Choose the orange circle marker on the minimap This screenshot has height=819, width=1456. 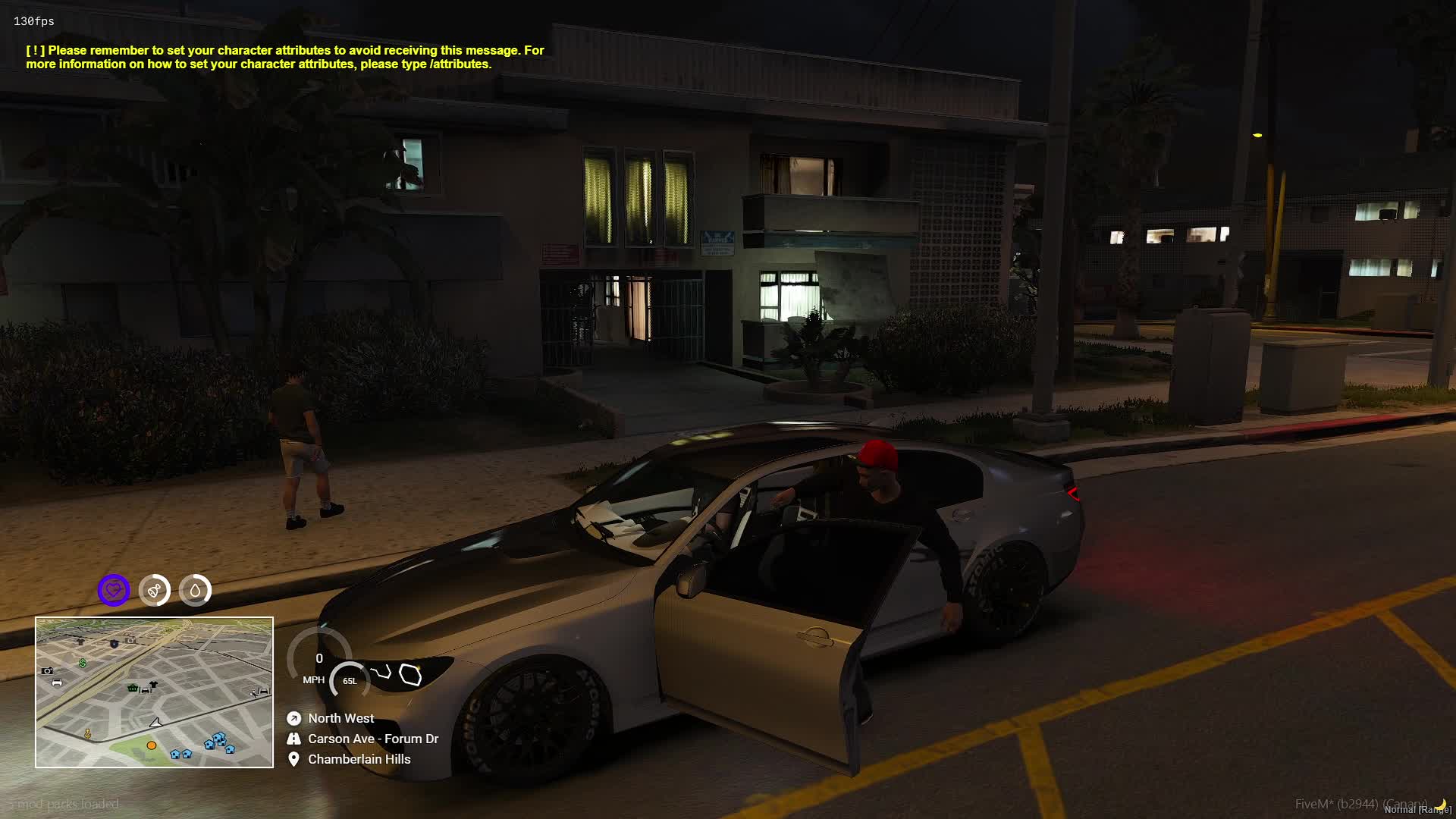click(152, 745)
